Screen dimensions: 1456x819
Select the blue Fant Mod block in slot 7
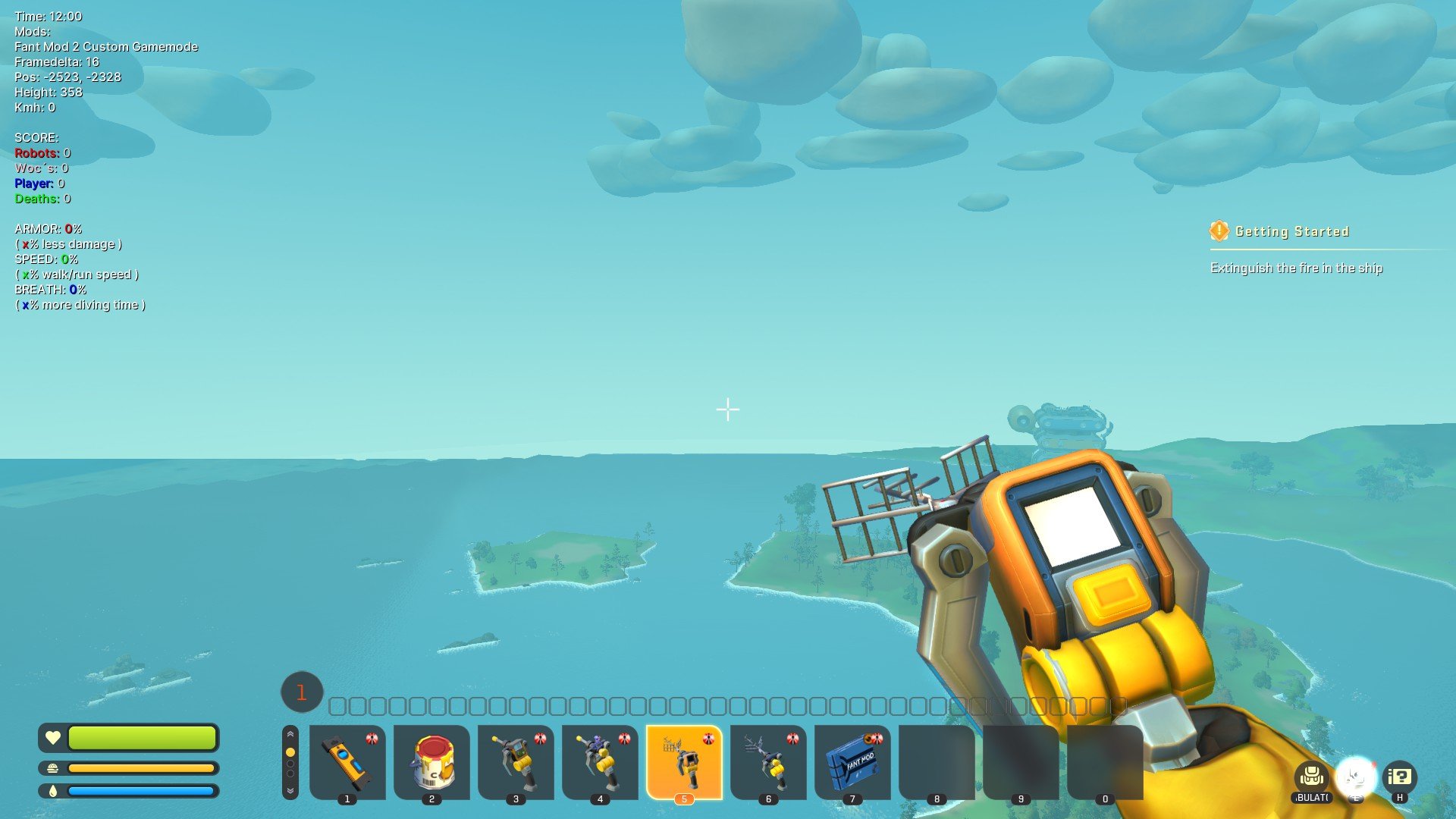852,761
